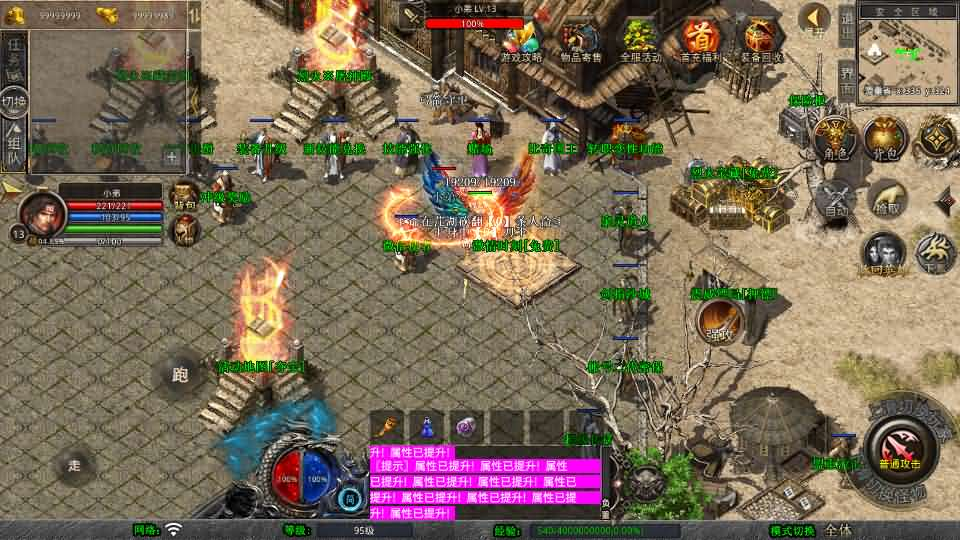Viewport: 960px width, 540px height.
Task: Open the 角色 character button
Action: [833, 139]
